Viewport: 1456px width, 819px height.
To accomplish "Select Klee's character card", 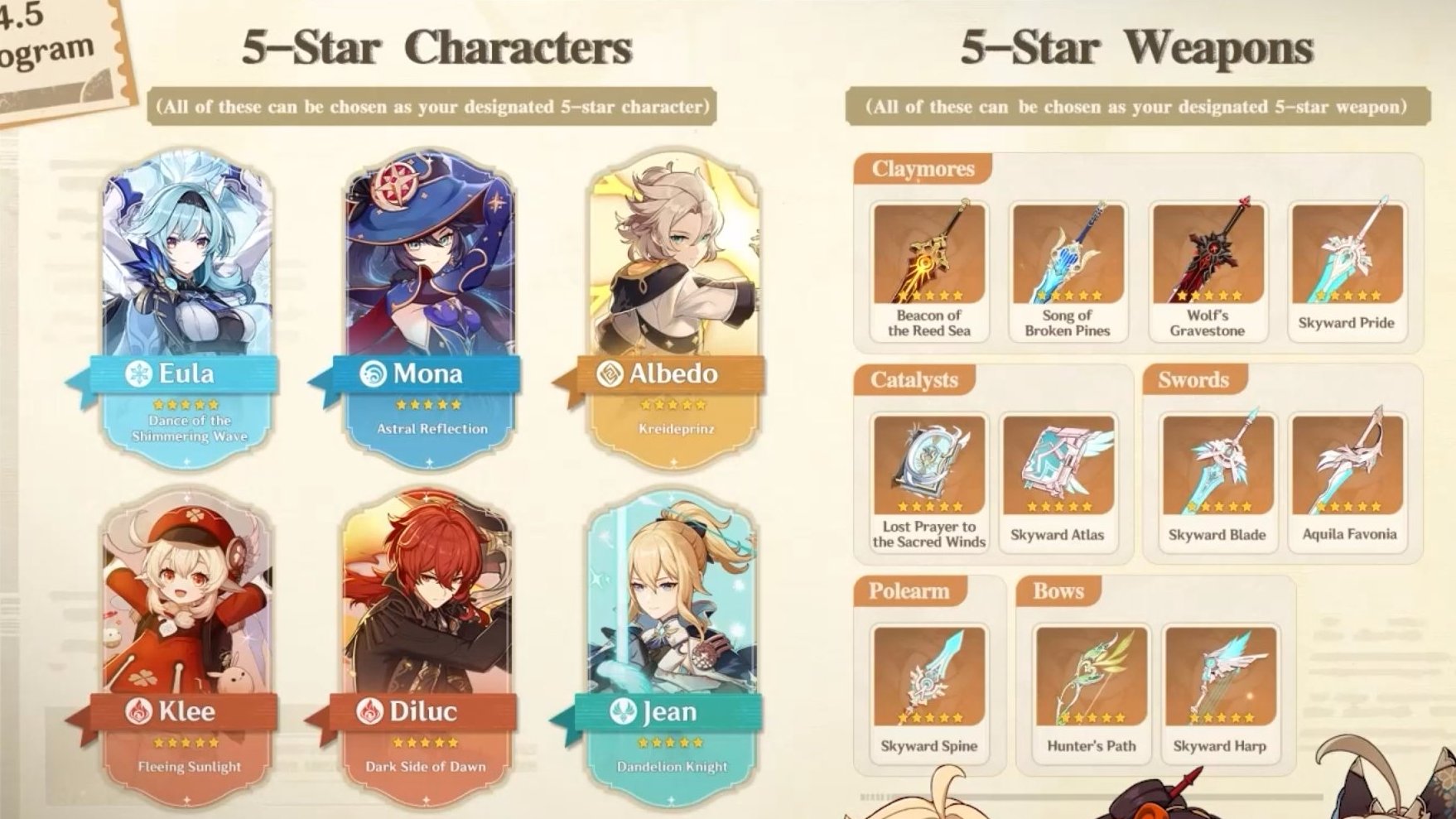I will coord(188,642).
